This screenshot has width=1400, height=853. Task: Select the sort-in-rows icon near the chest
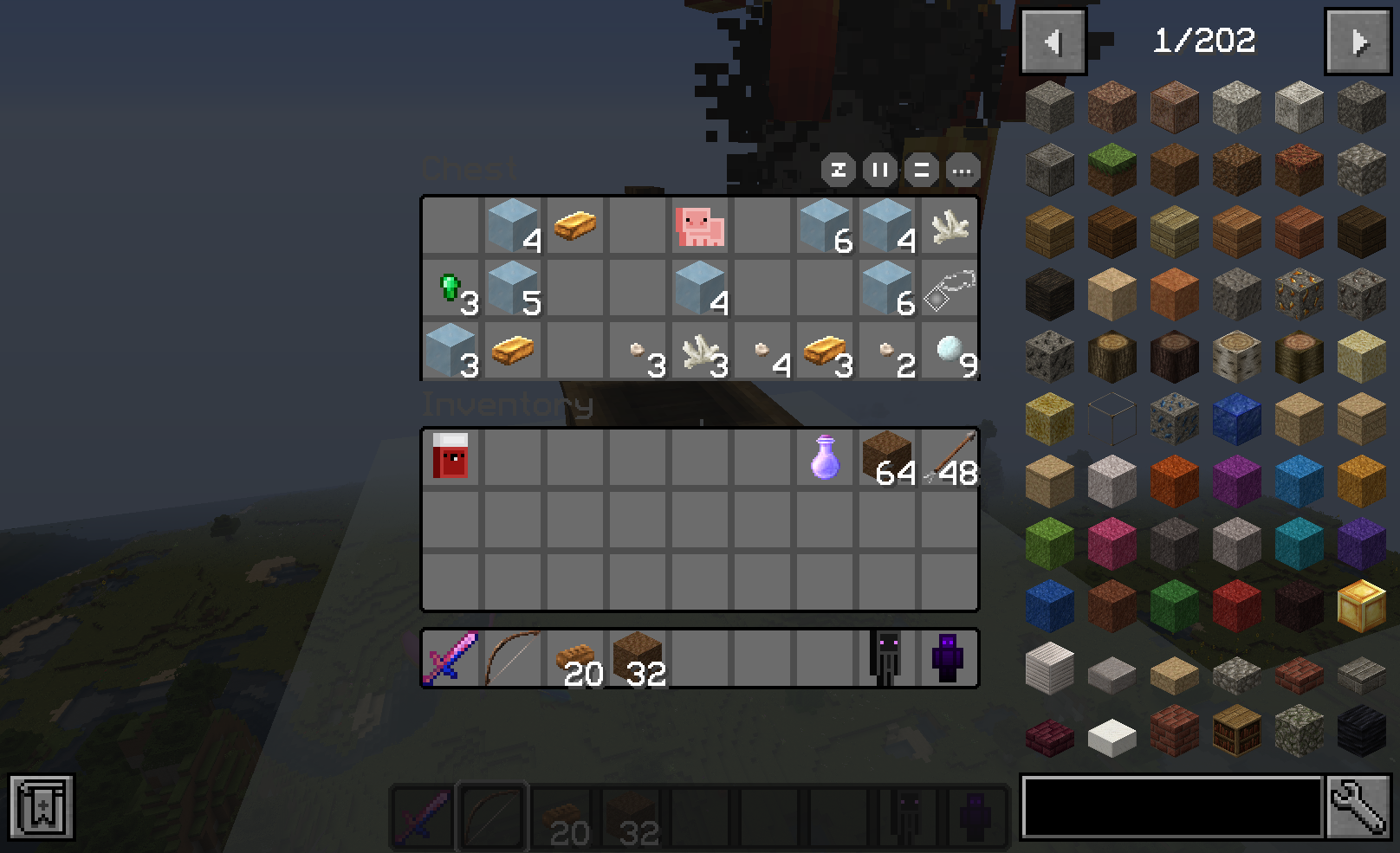pos(919,171)
